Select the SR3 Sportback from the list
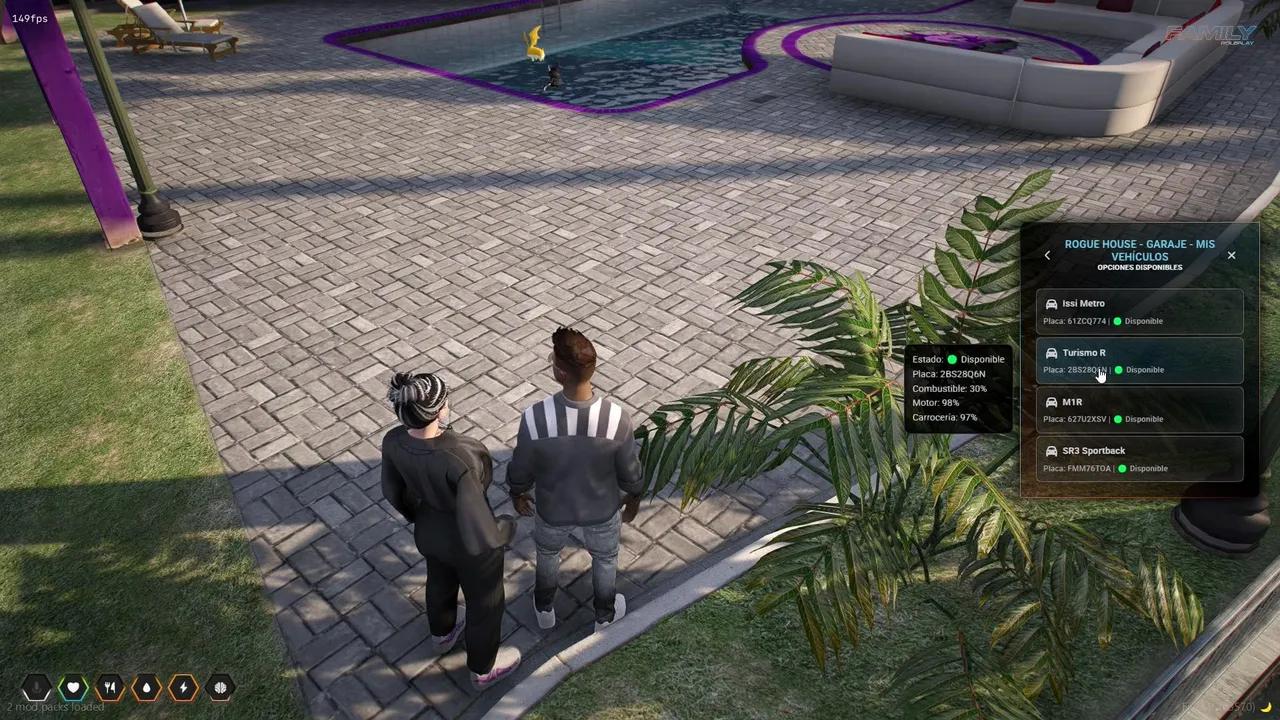Screen dimensions: 1280x720 click(1140, 459)
